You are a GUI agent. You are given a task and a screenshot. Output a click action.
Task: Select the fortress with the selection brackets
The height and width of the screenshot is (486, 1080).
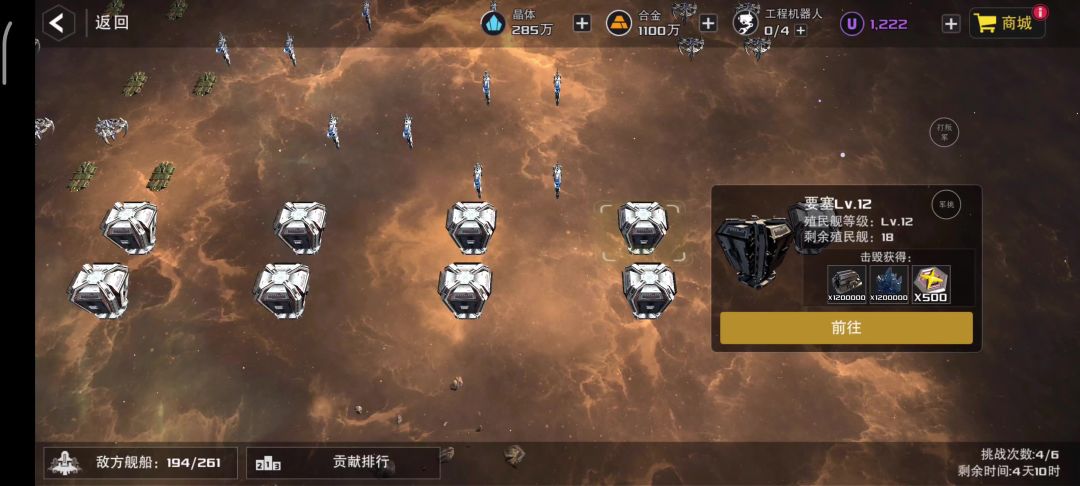642,230
